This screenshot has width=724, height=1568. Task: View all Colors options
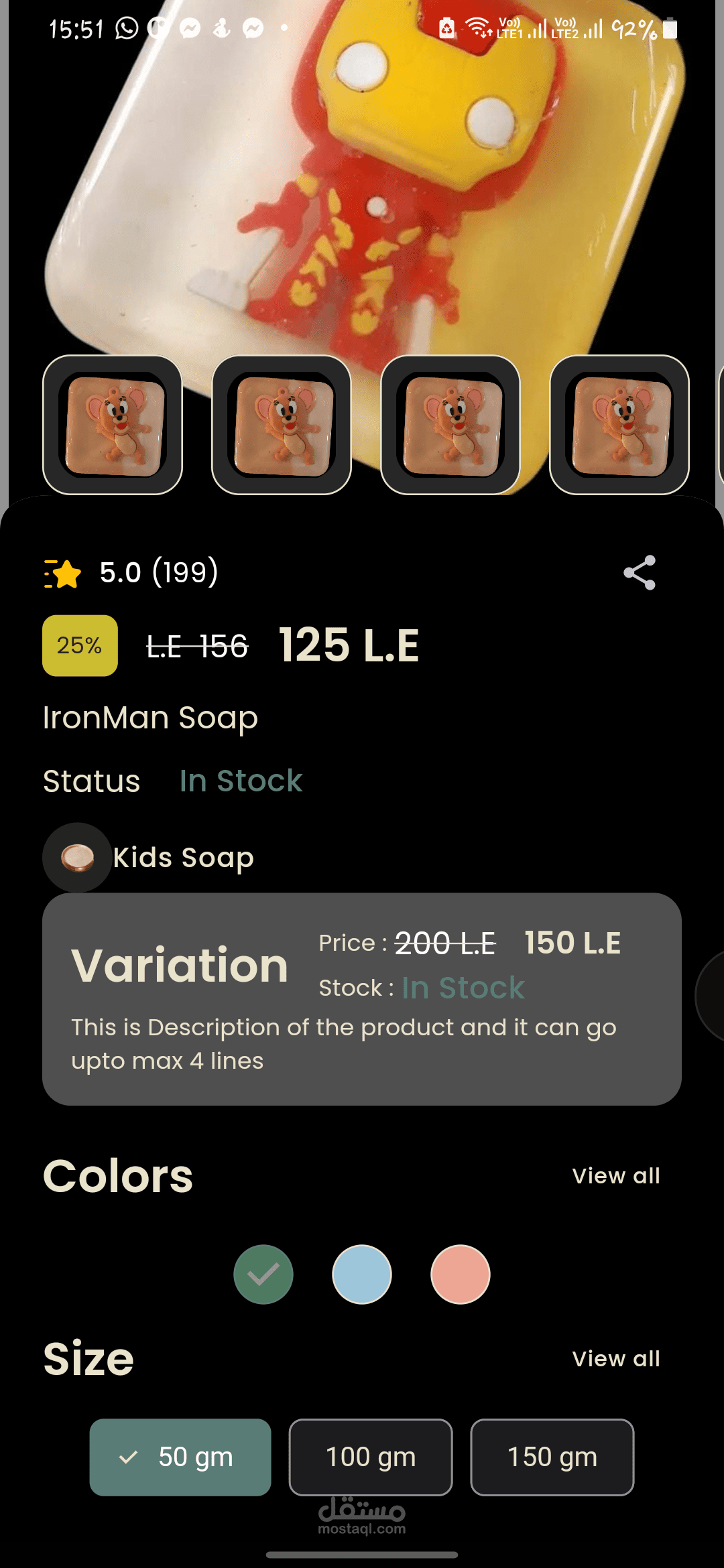(x=616, y=1176)
